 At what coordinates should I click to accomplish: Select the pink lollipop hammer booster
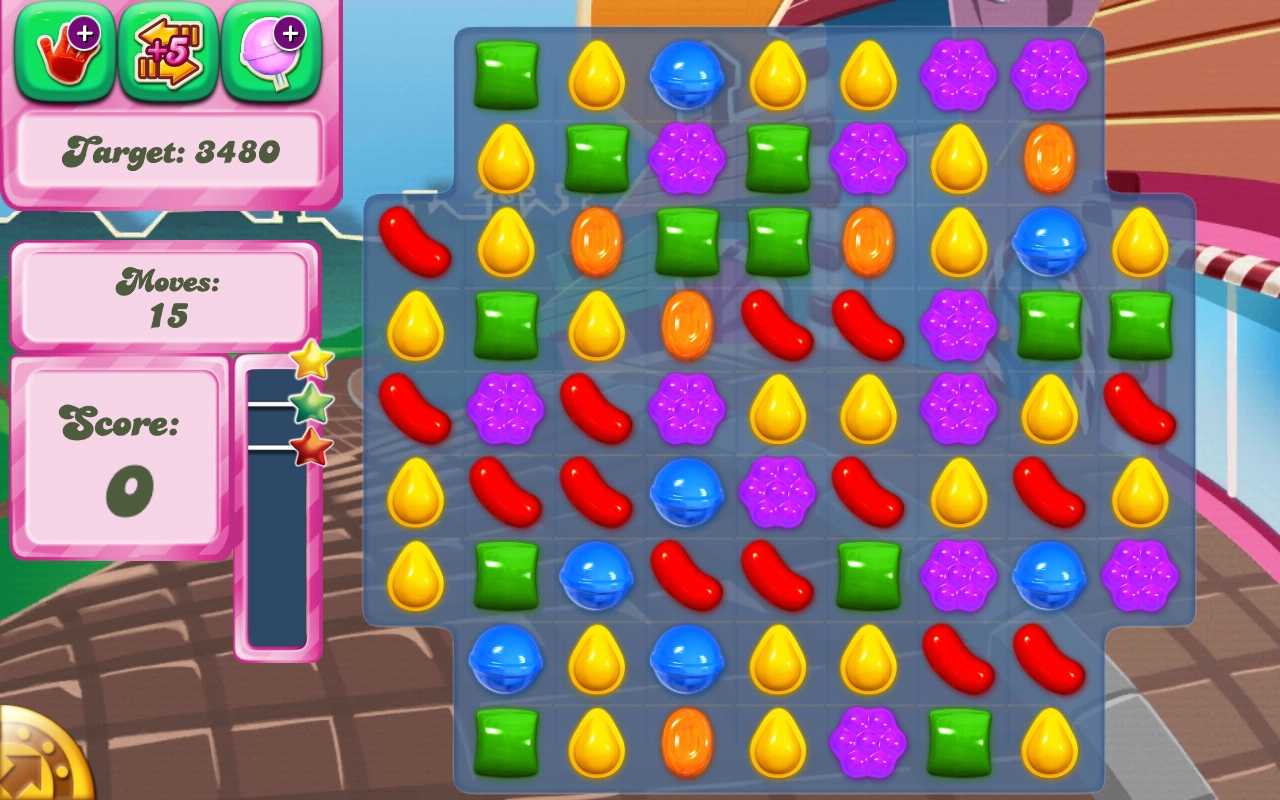coord(271,51)
